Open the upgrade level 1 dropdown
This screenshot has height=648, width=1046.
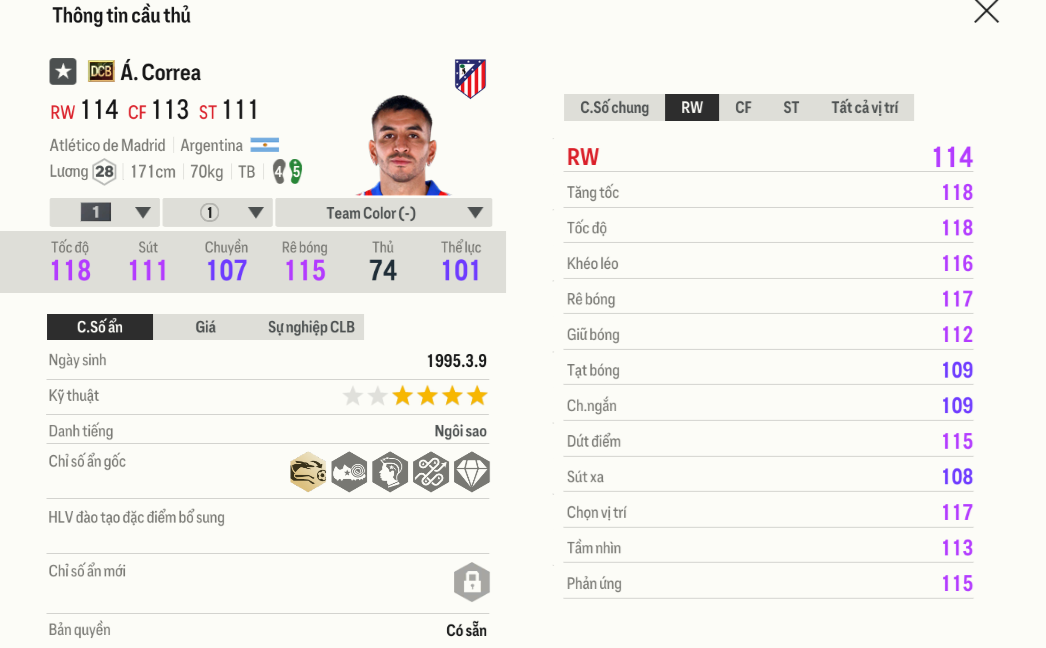105,213
